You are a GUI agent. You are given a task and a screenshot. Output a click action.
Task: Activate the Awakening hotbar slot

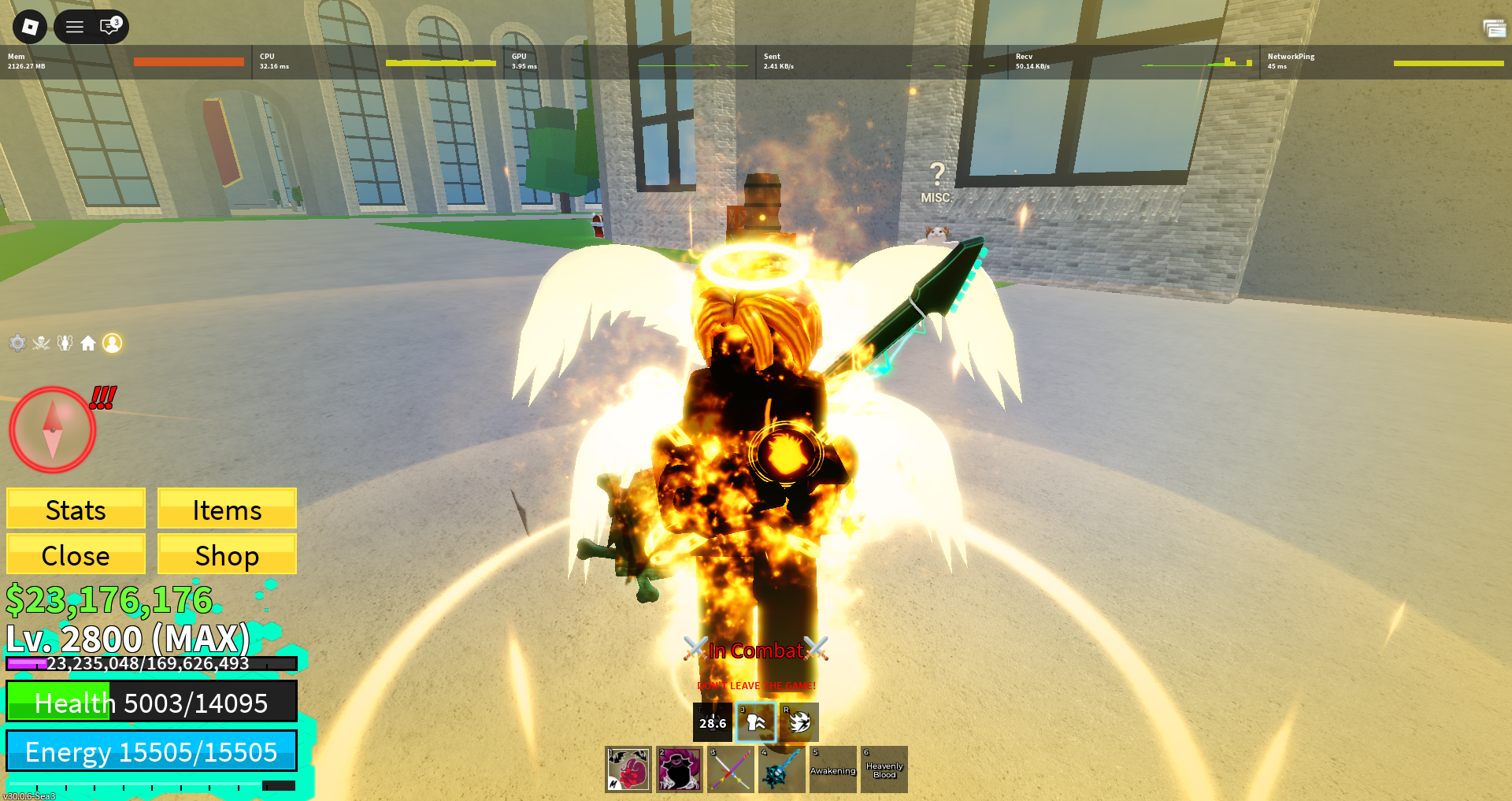click(x=833, y=769)
